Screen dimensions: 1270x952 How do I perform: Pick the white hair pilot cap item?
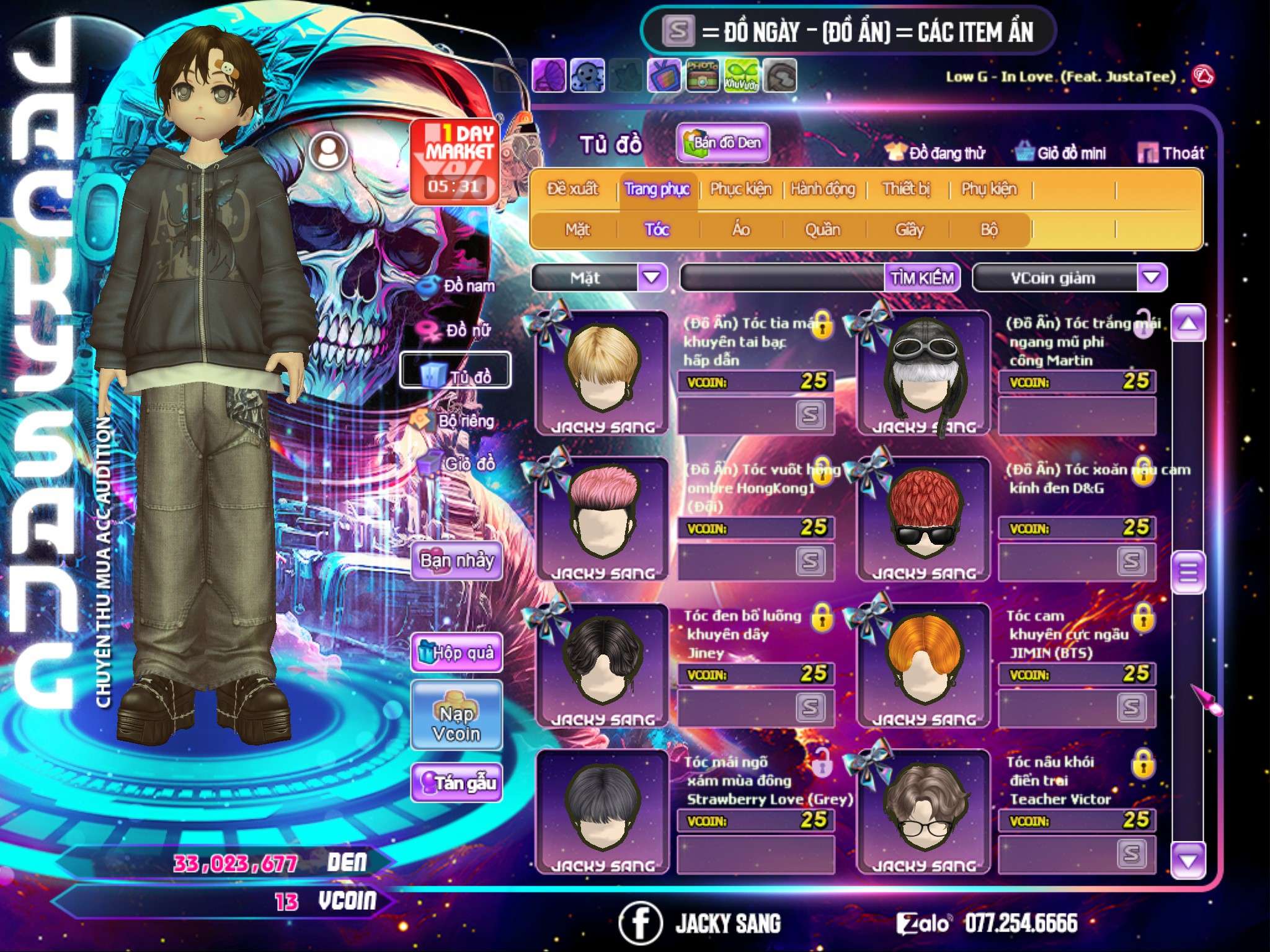click(x=924, y=372)
